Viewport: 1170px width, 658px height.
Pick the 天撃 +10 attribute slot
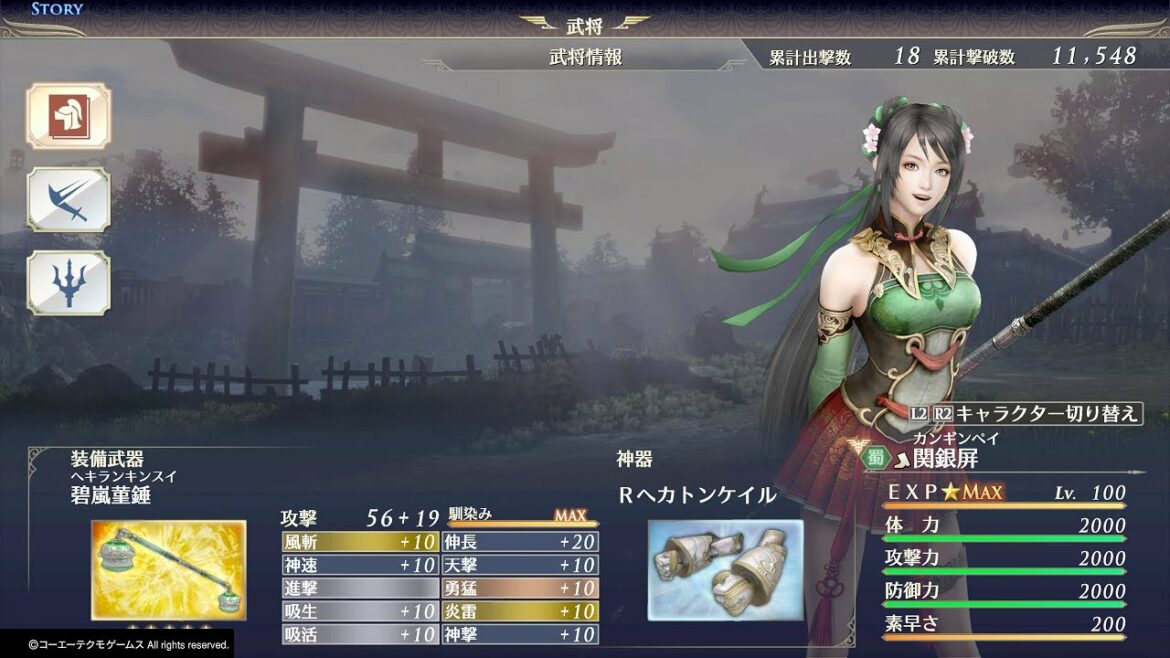pos(520,565)
